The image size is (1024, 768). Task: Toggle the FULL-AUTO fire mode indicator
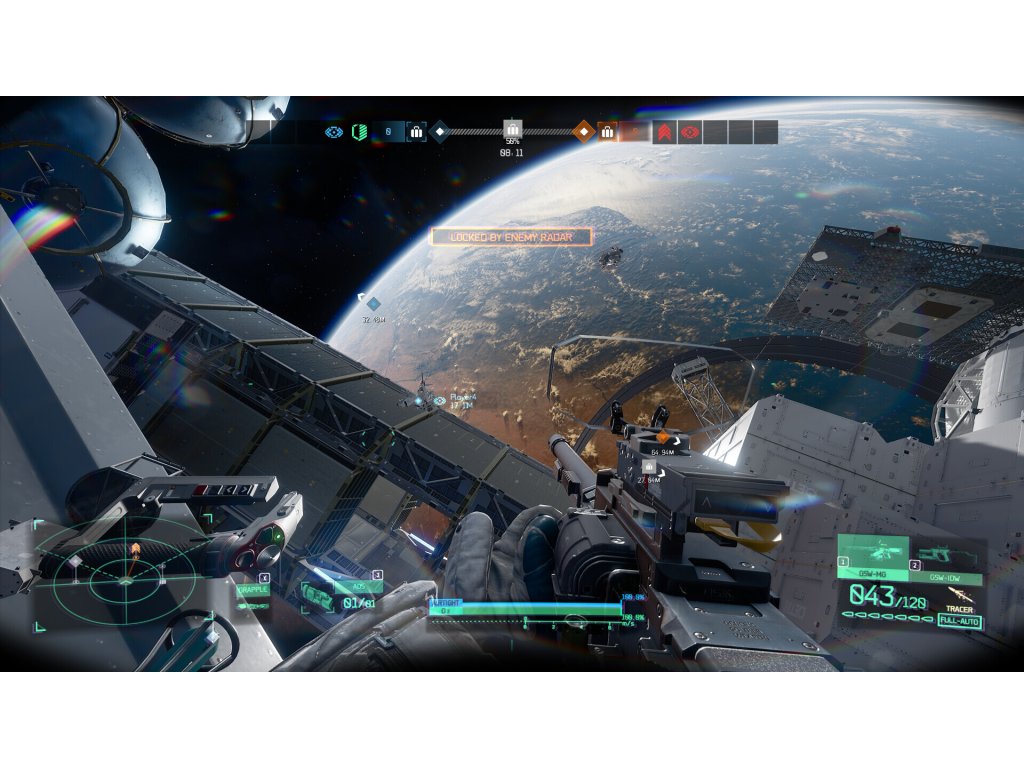(x=959, y=622)
